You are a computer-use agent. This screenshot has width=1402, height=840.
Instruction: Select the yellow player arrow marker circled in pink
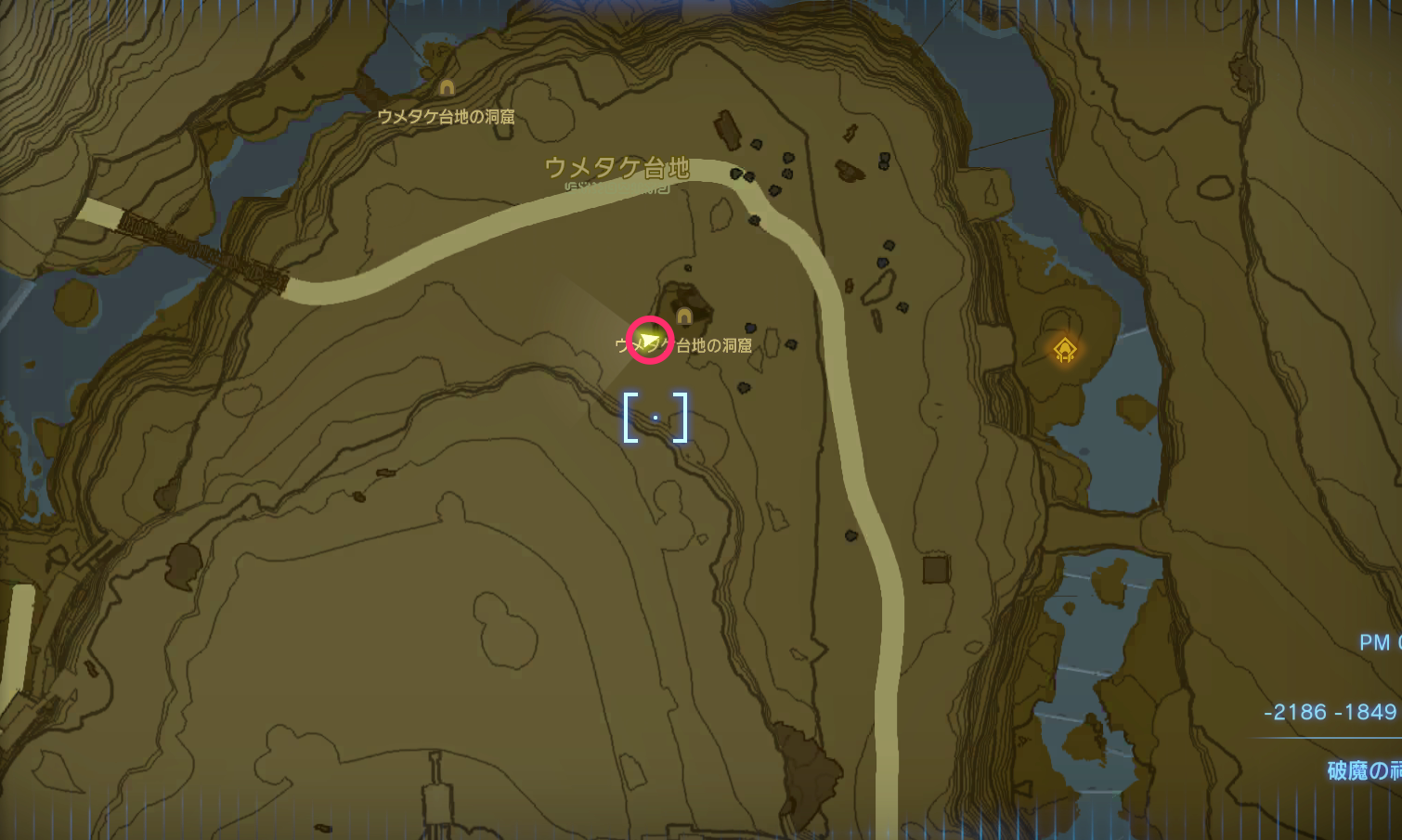tap(649, 339)
